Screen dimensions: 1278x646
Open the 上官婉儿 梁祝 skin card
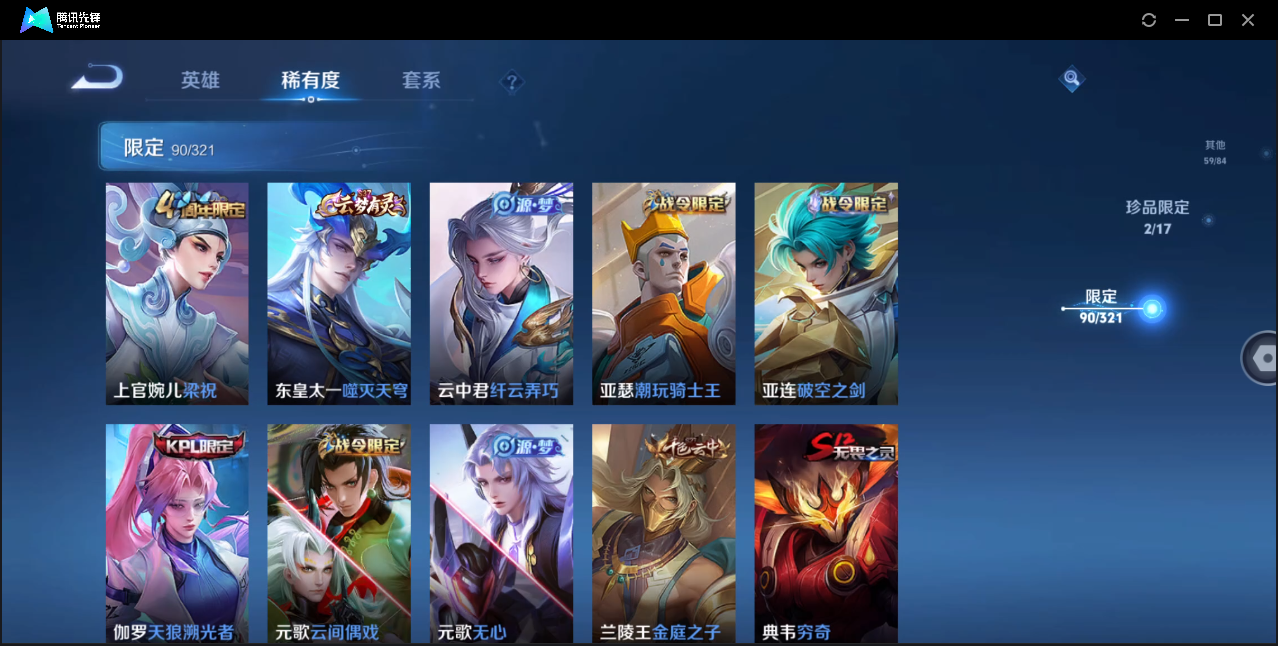177,293
